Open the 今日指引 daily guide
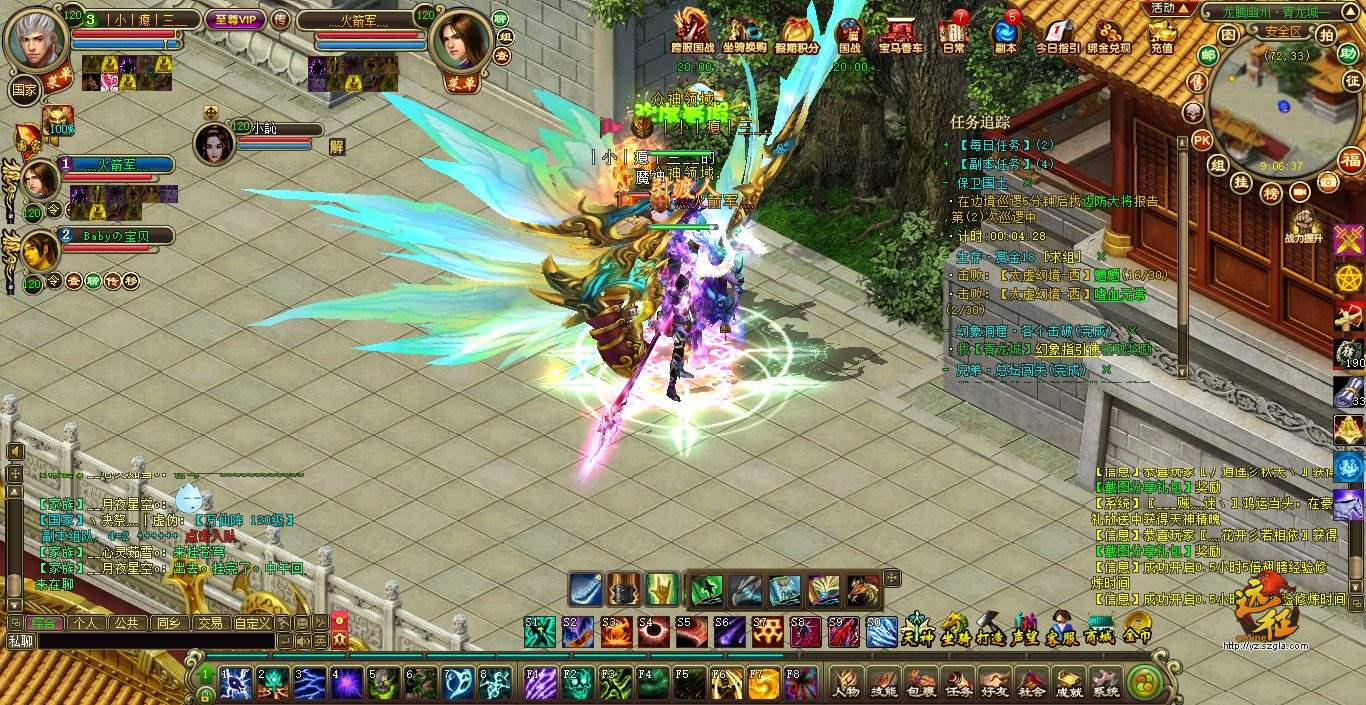 (x=1055, y=34)
